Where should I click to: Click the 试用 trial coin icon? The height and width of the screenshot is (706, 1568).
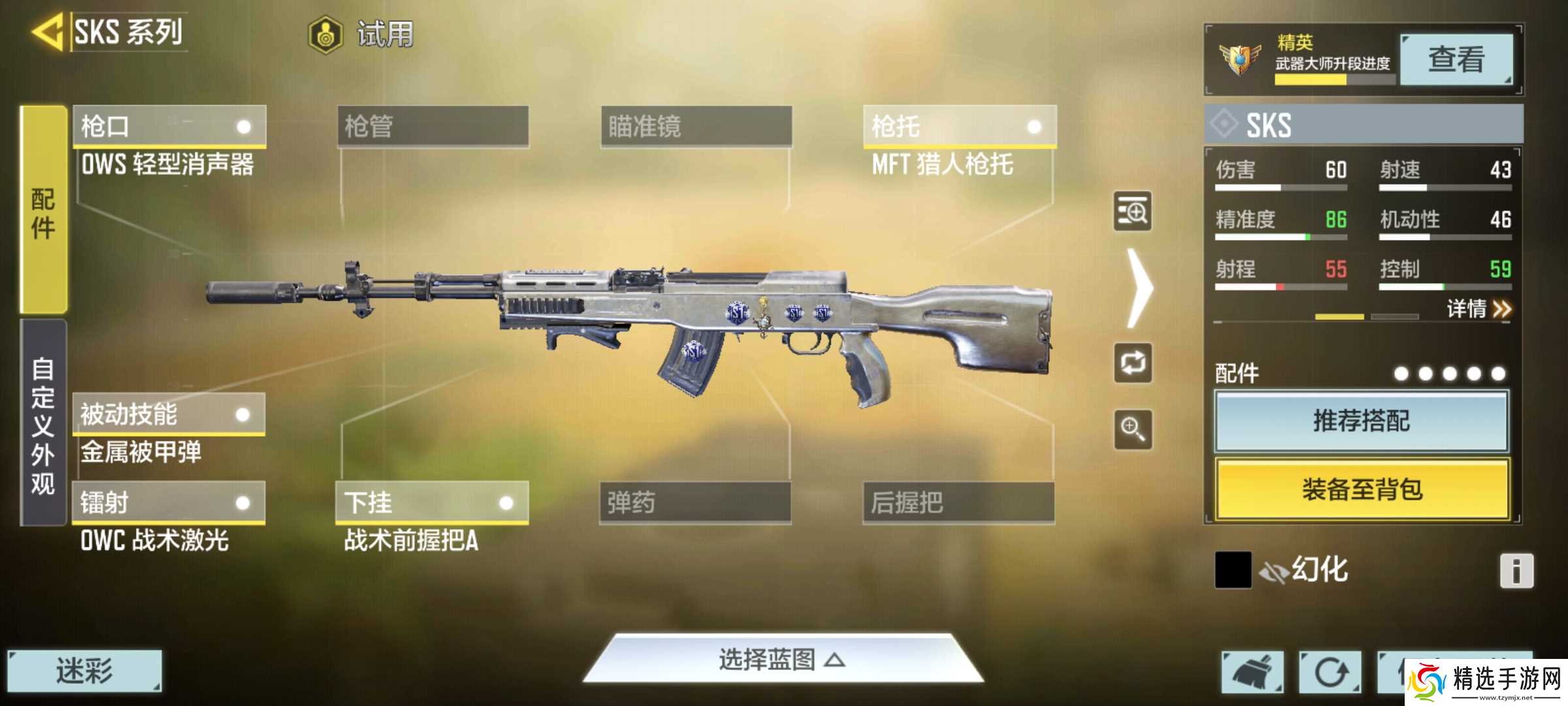pos(325,36)
